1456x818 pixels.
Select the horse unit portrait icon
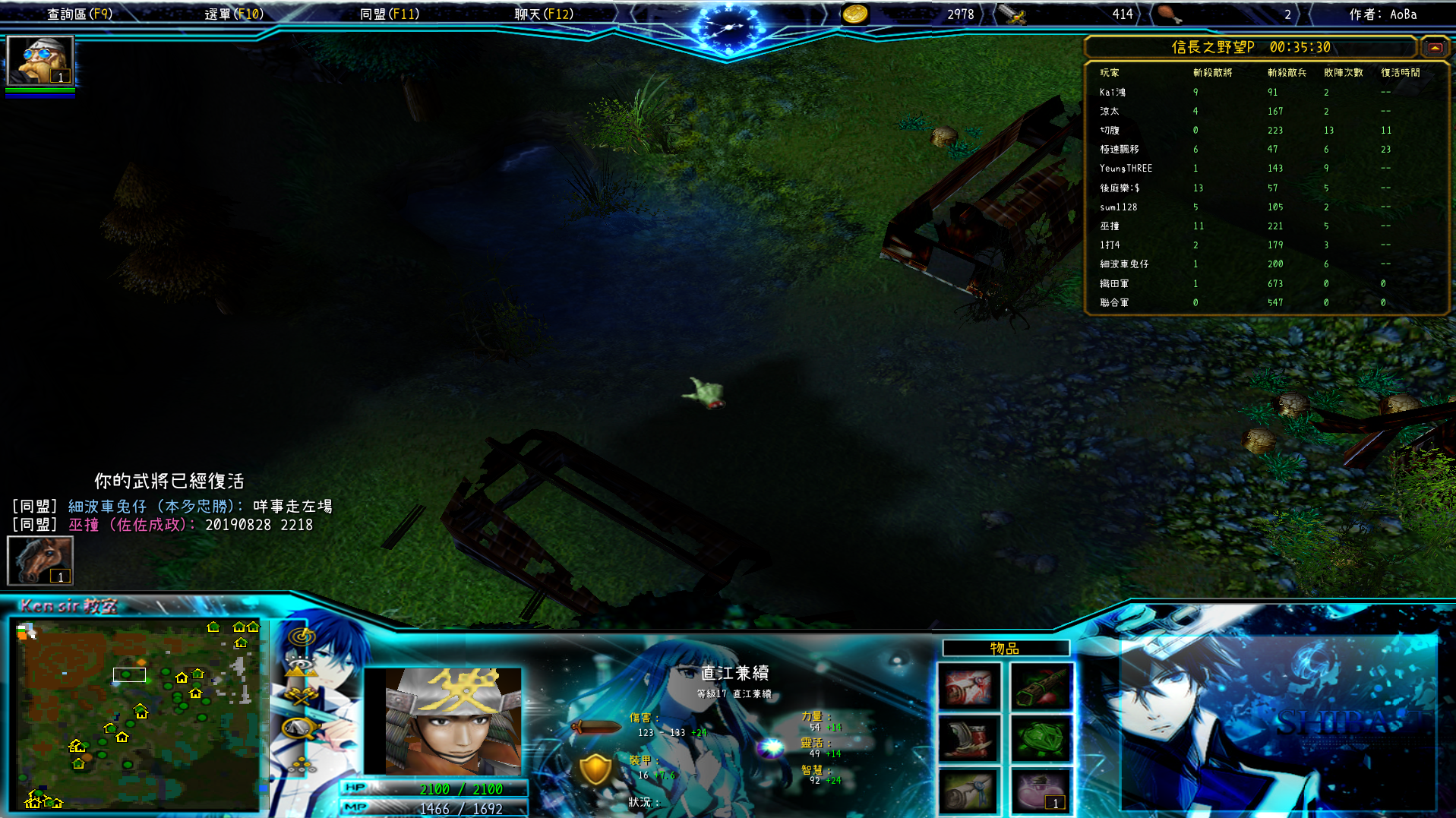coord(39,561)
